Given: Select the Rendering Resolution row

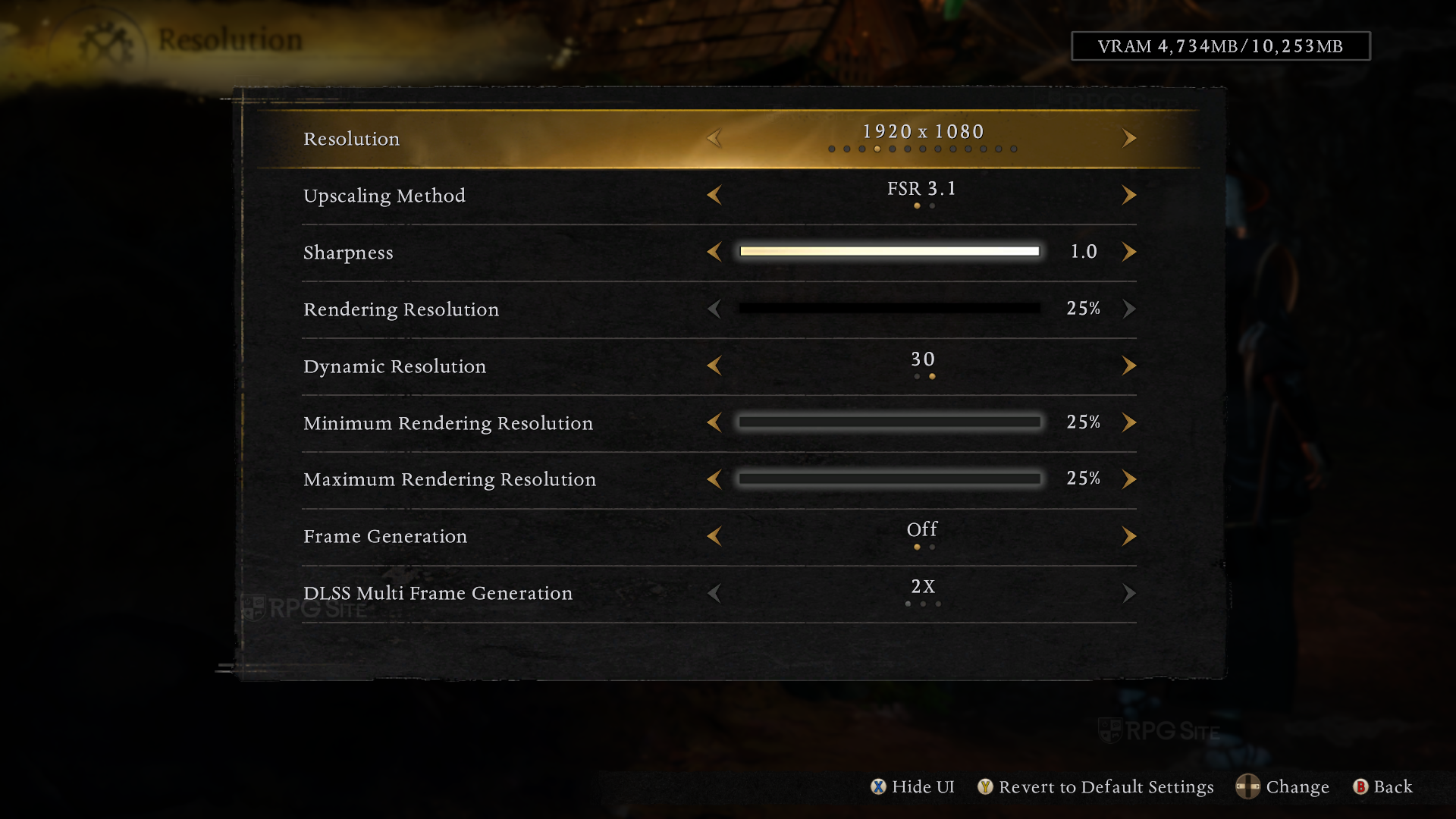Looking at the screenshot, I should (x=401, y=309).
